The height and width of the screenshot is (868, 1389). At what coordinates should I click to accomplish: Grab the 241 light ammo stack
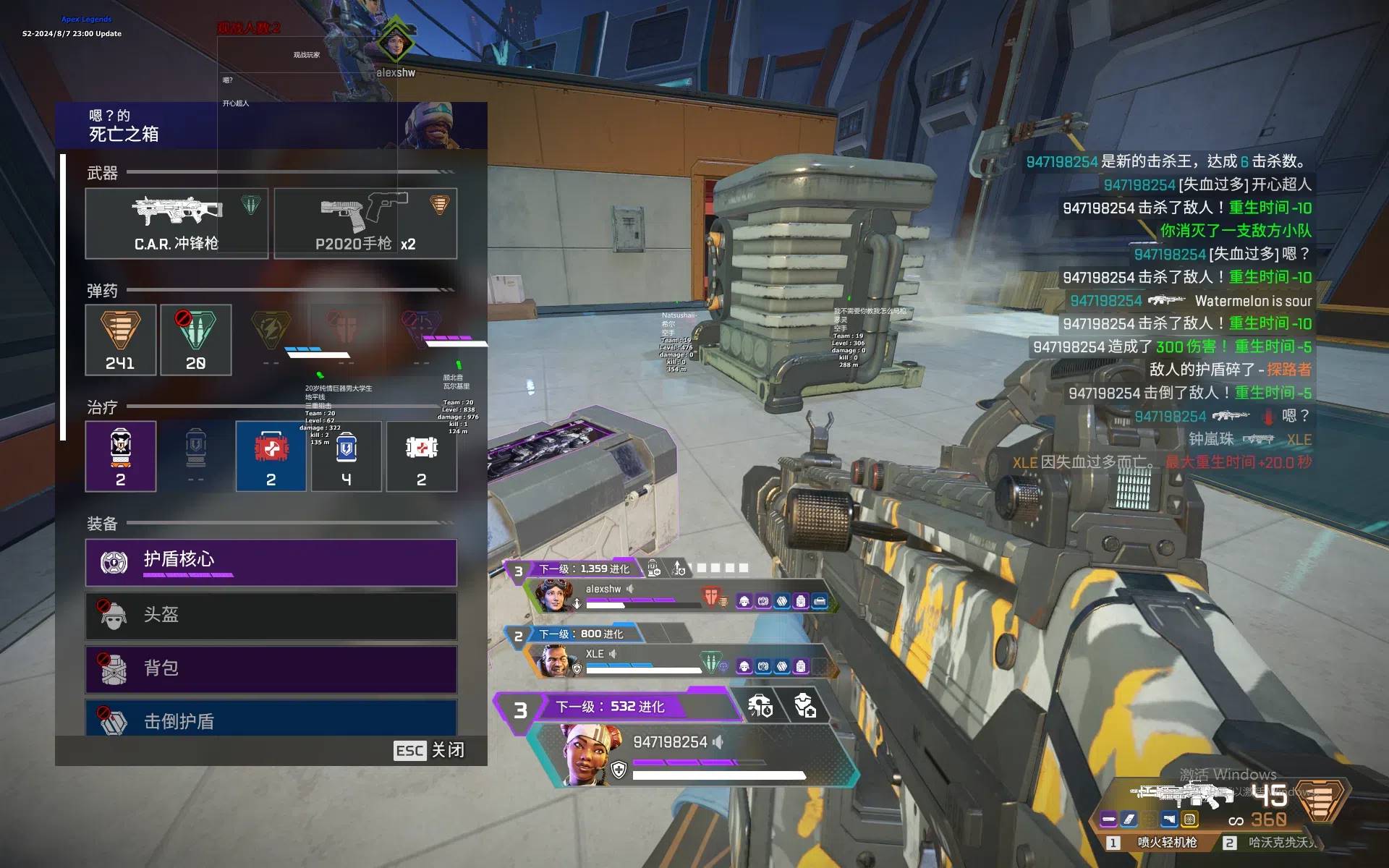click(x=121, y=339)
